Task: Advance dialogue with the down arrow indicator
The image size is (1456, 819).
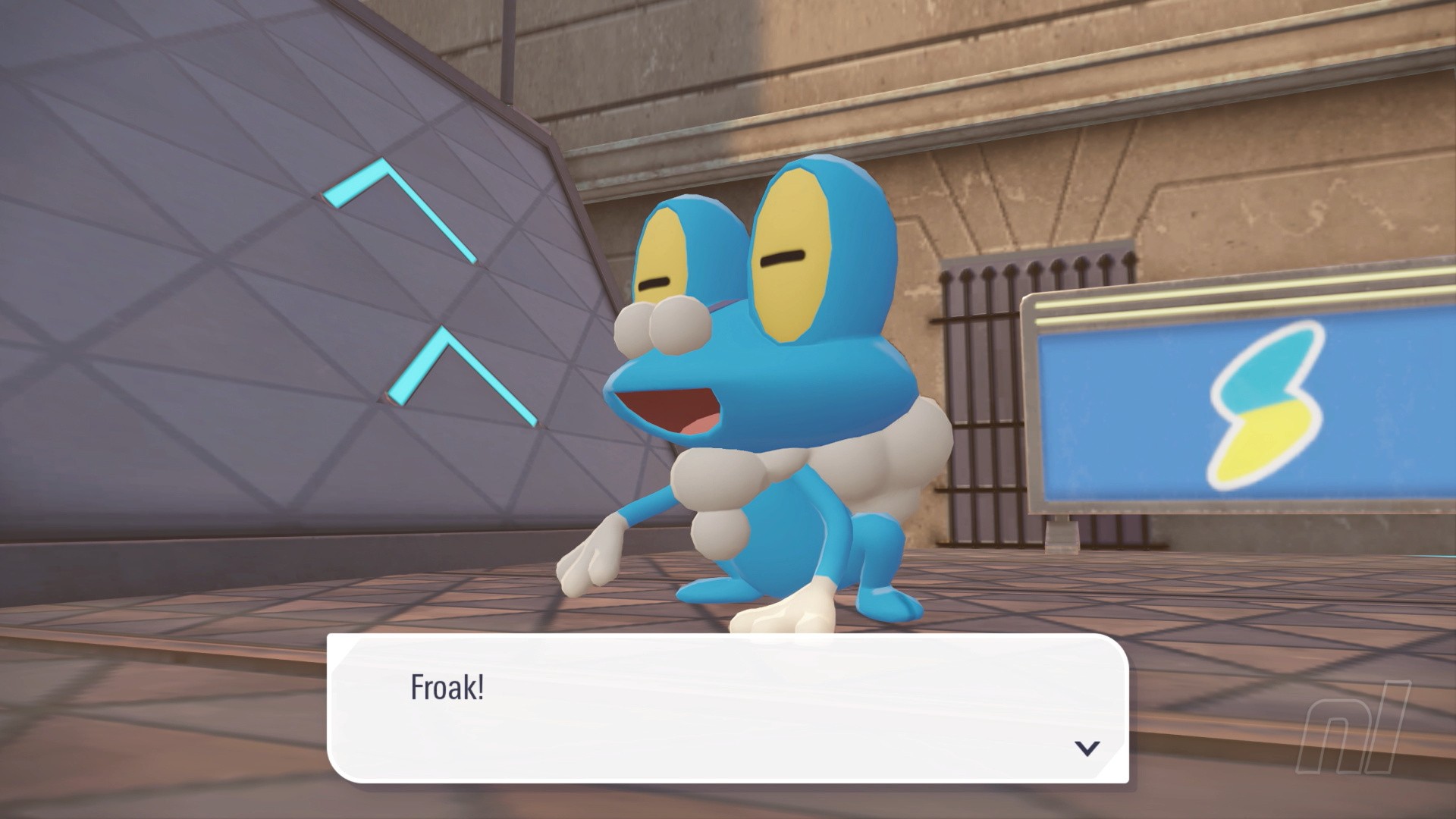Action: 1087,748
